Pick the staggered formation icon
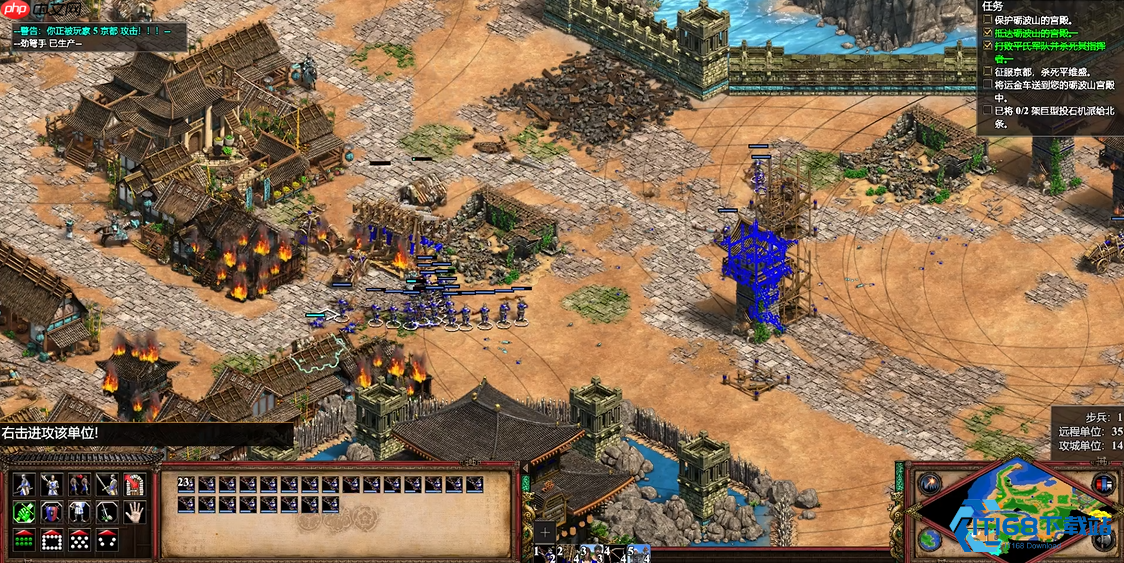 coord(78,540)
